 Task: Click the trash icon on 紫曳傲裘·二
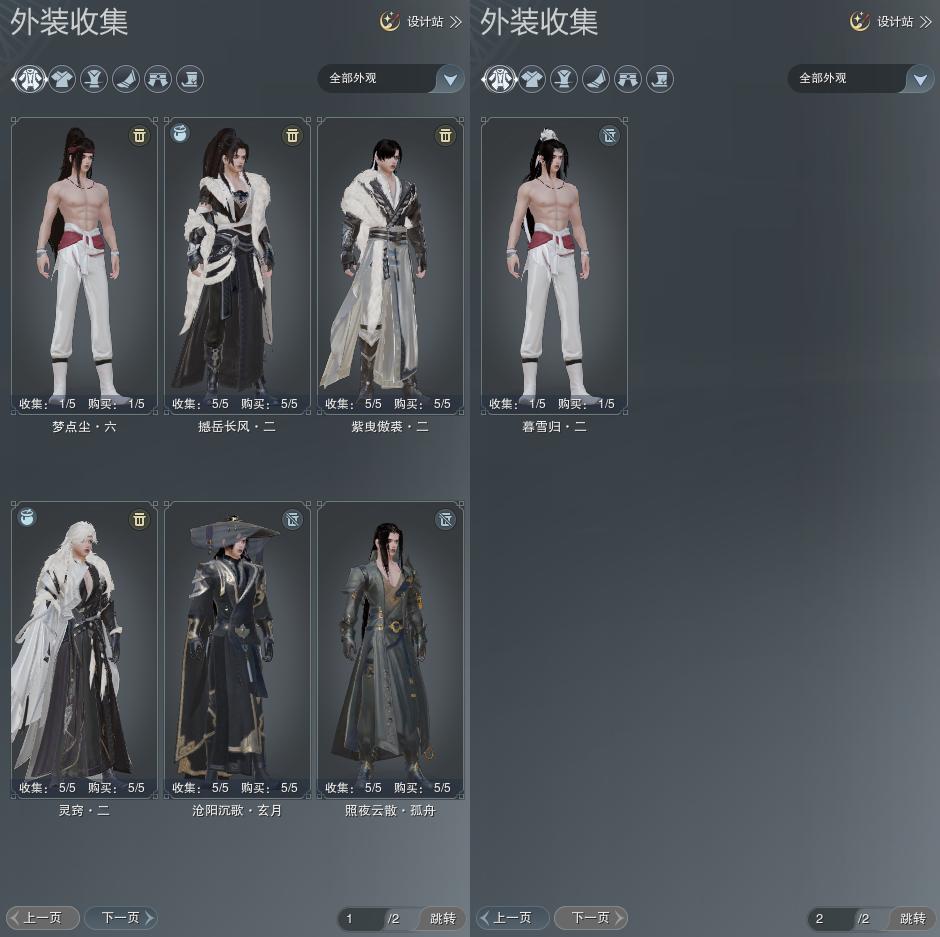445,135
